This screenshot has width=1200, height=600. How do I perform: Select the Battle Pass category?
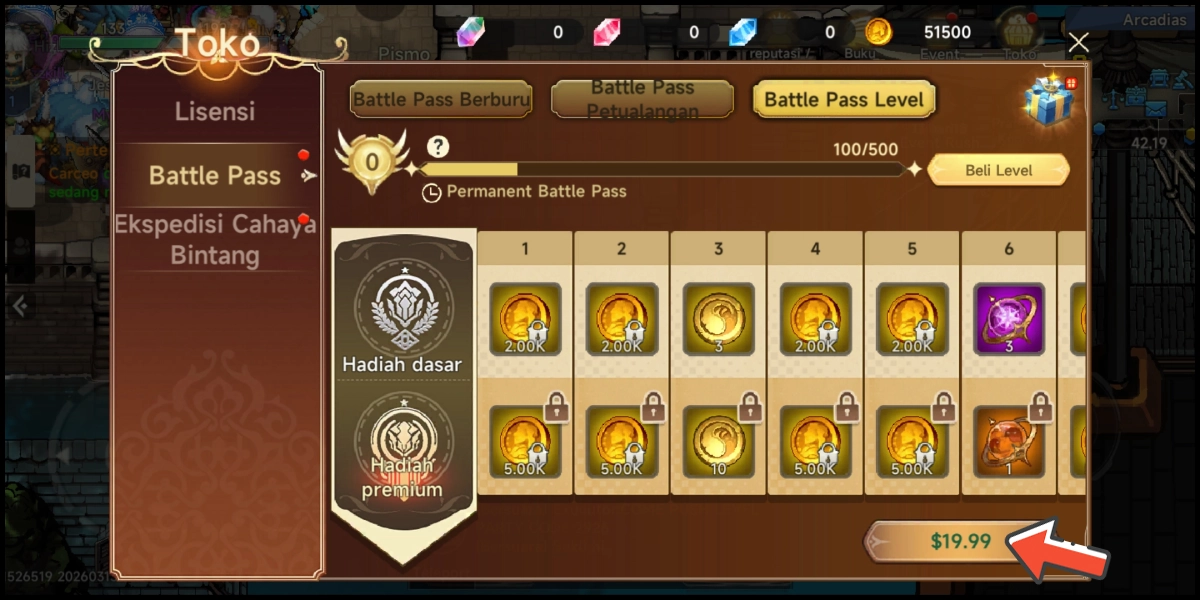[x=215, y=176]
